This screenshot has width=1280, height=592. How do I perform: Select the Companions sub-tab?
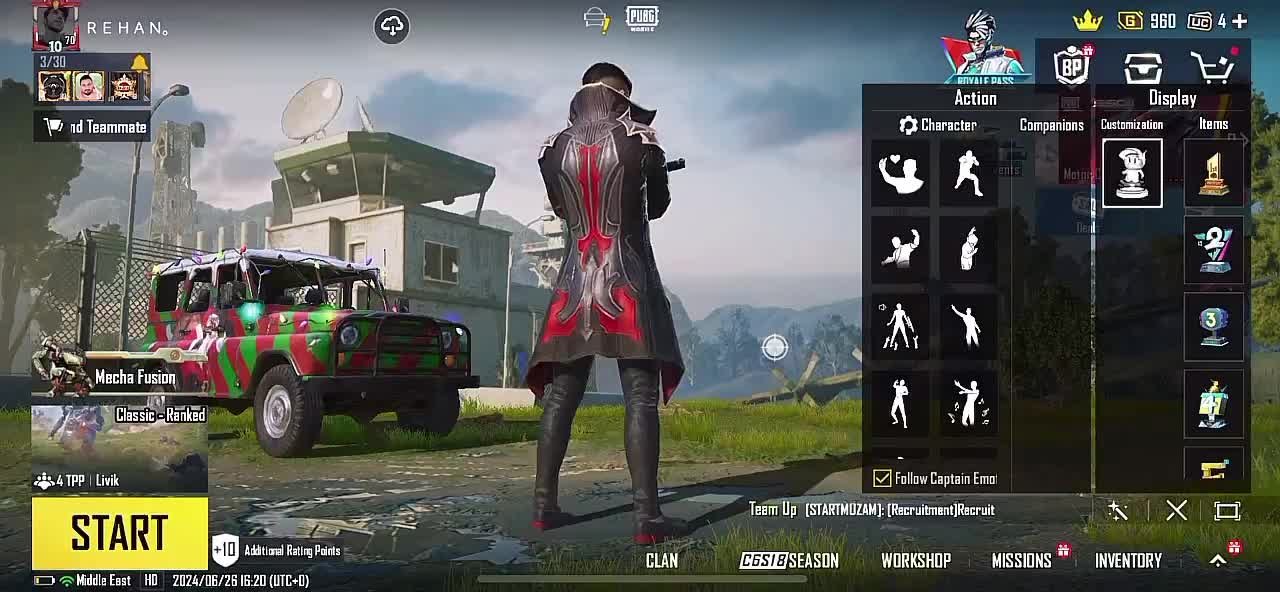(1051, 125)
